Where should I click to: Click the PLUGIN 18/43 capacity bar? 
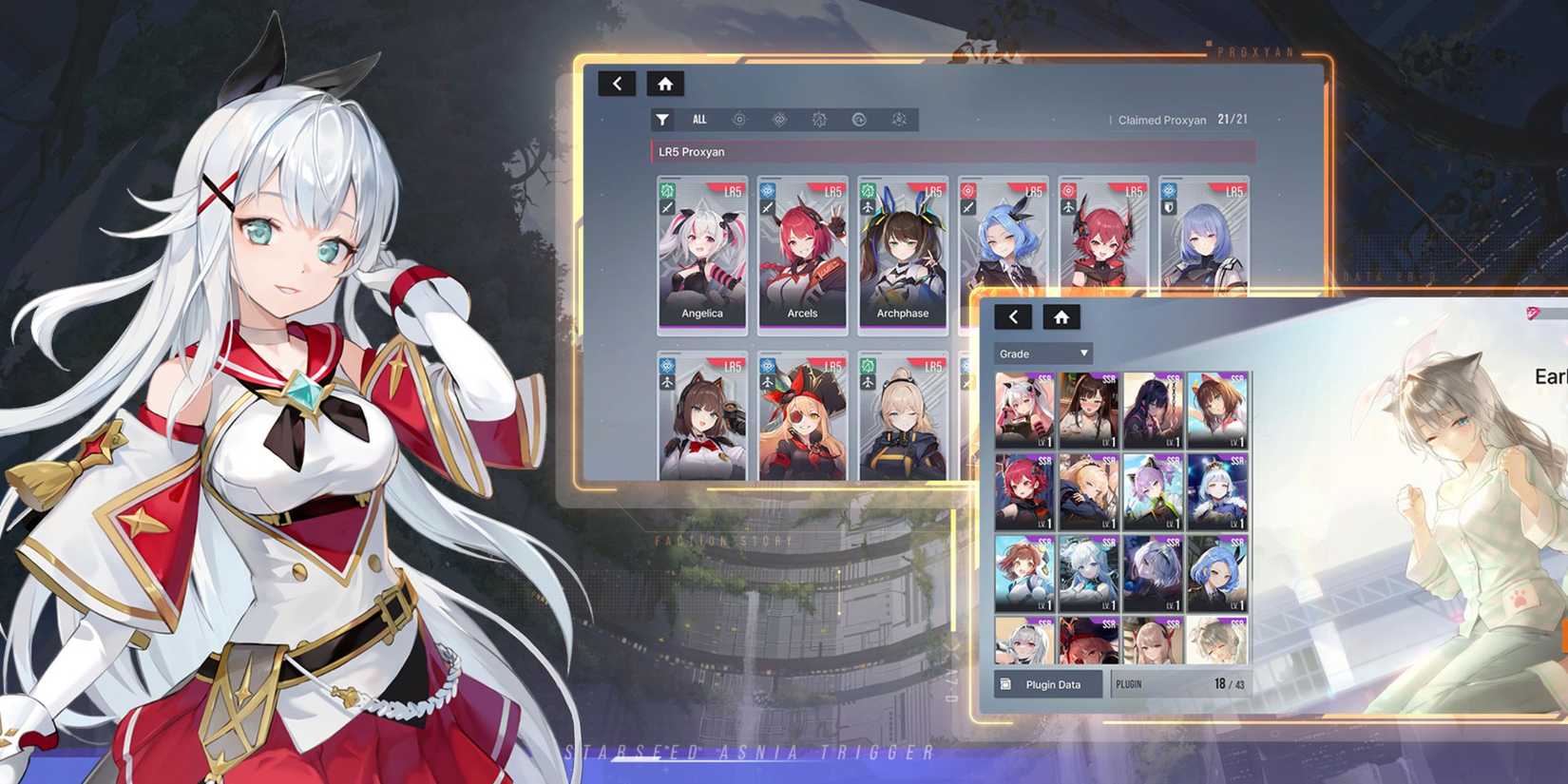[x=1178, y=683]
